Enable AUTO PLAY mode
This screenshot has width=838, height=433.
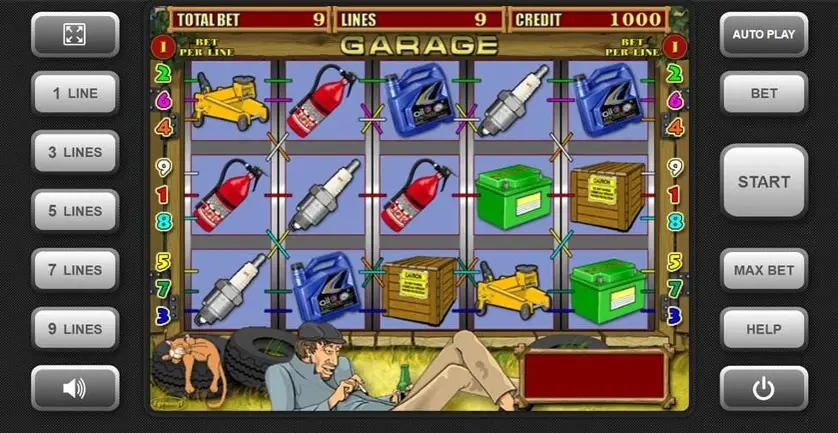[763, 34]
